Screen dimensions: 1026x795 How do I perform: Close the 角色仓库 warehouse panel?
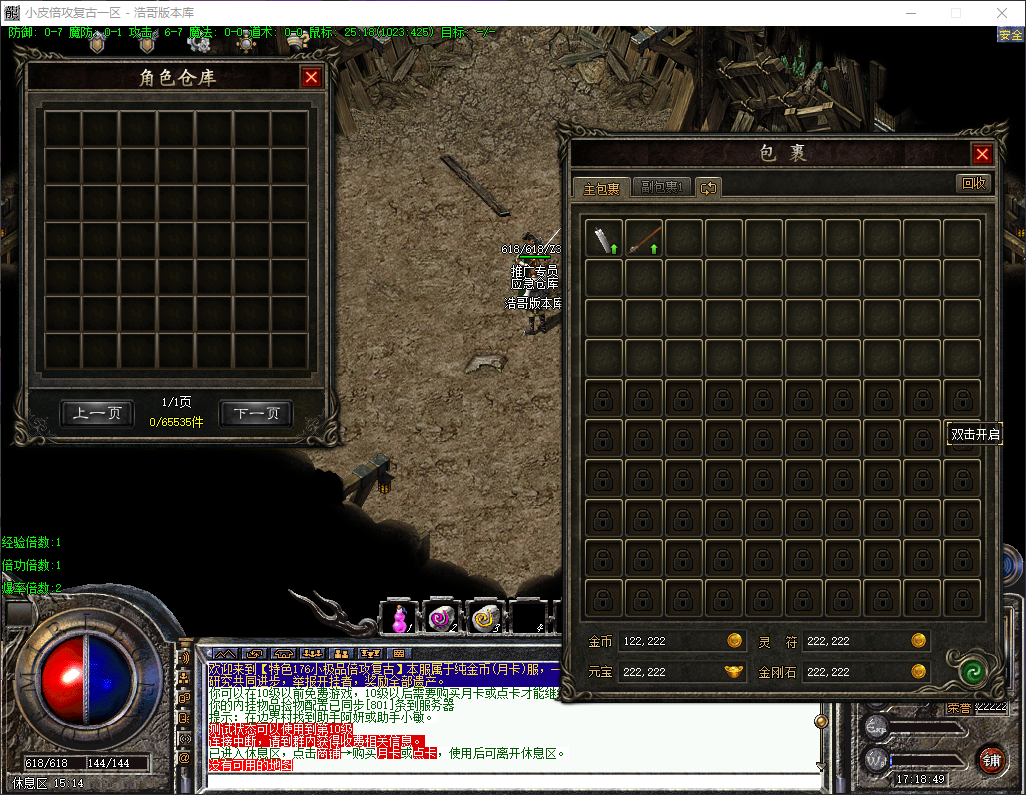point(312,77)
